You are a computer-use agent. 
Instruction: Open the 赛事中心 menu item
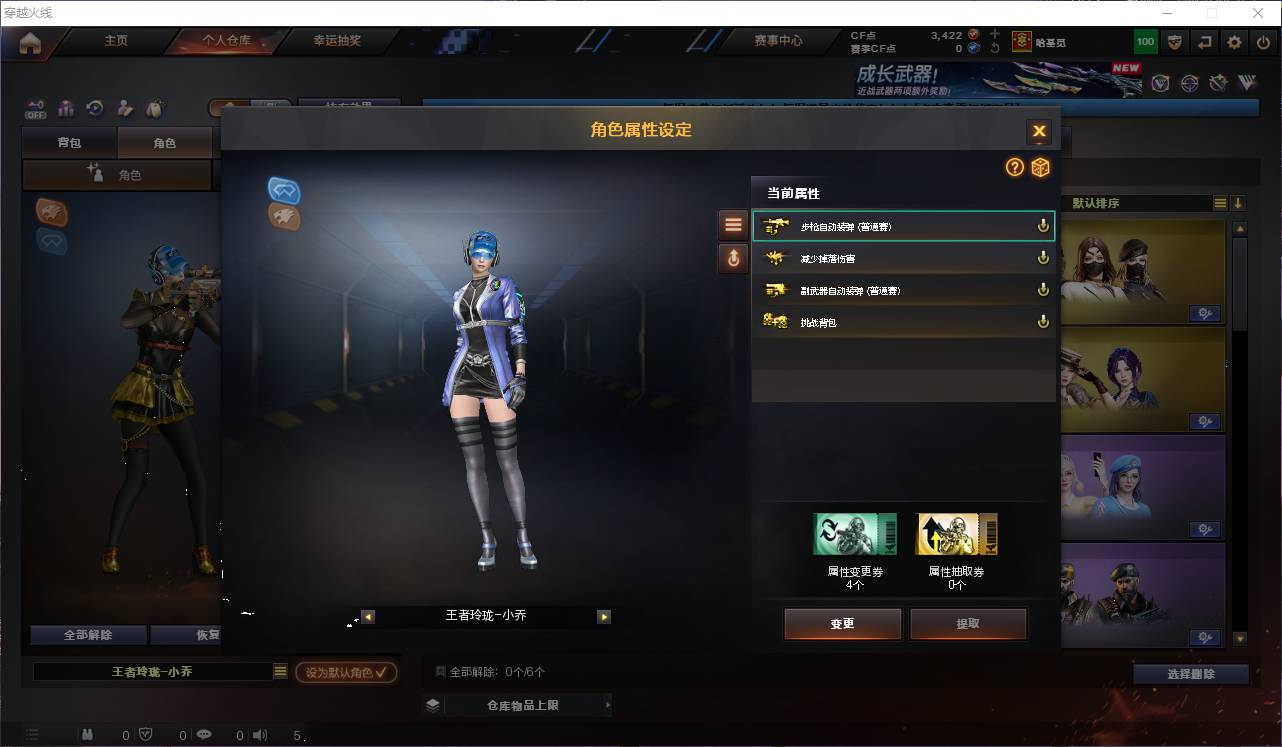(x=779, y=41)
